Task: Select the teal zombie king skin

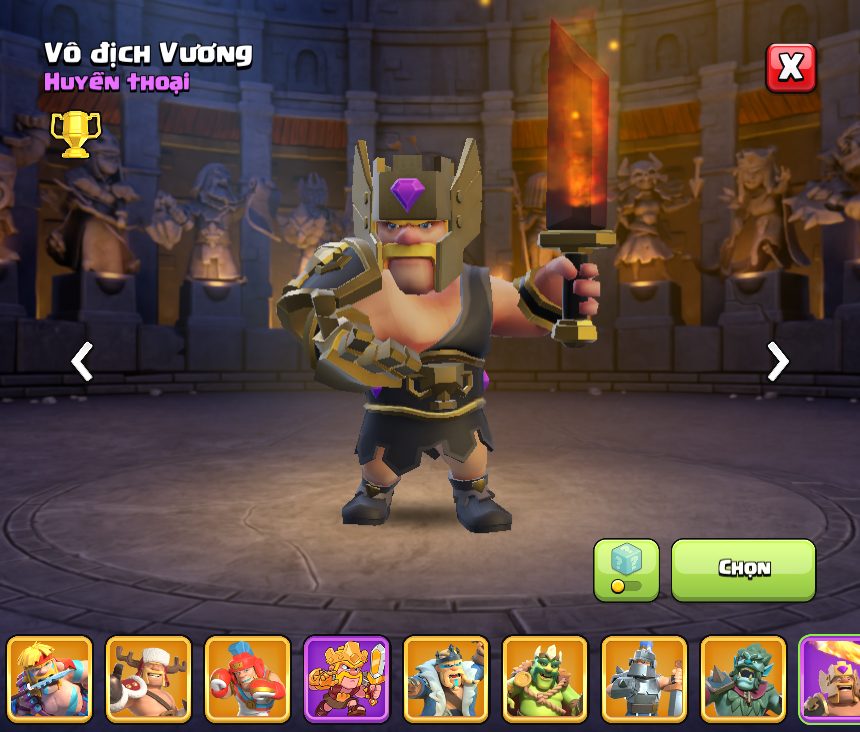Action: point(743,679)
